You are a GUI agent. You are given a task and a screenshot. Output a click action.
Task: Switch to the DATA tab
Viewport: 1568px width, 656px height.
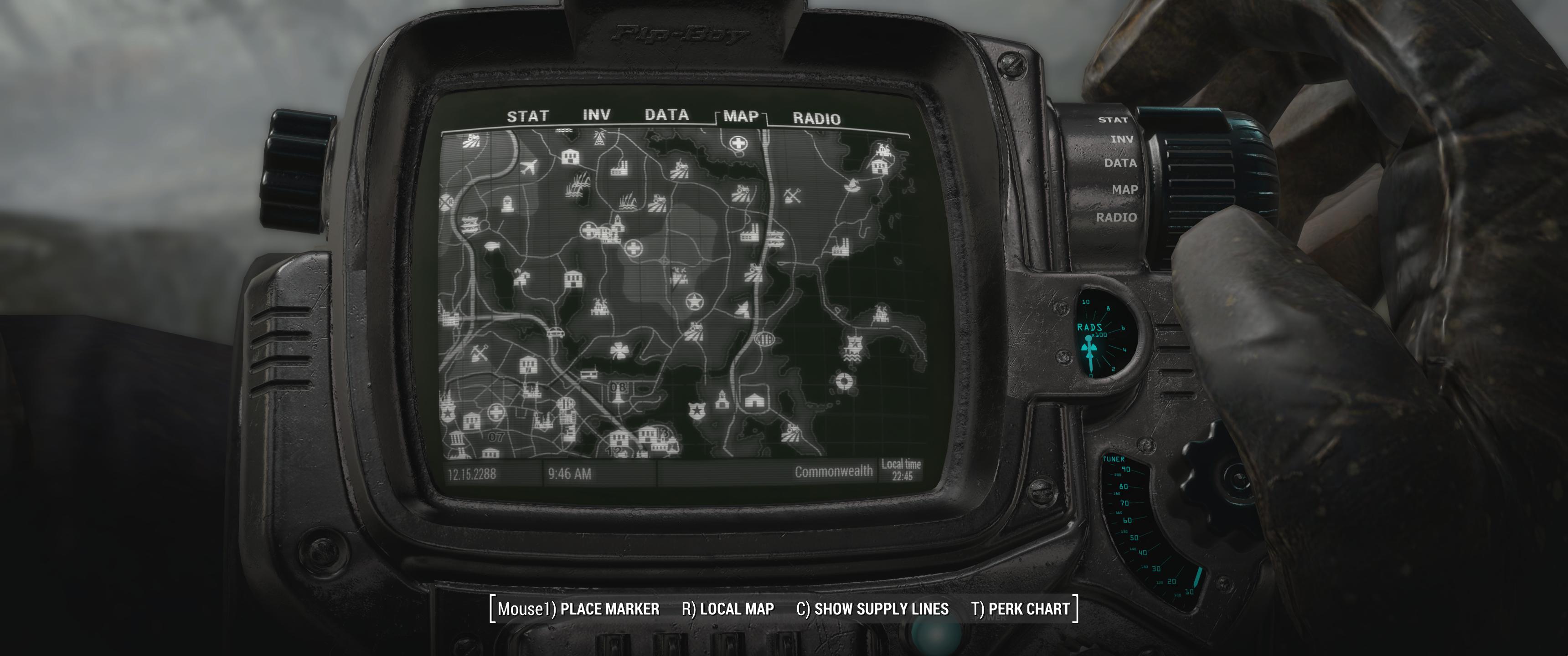(666, 115)
